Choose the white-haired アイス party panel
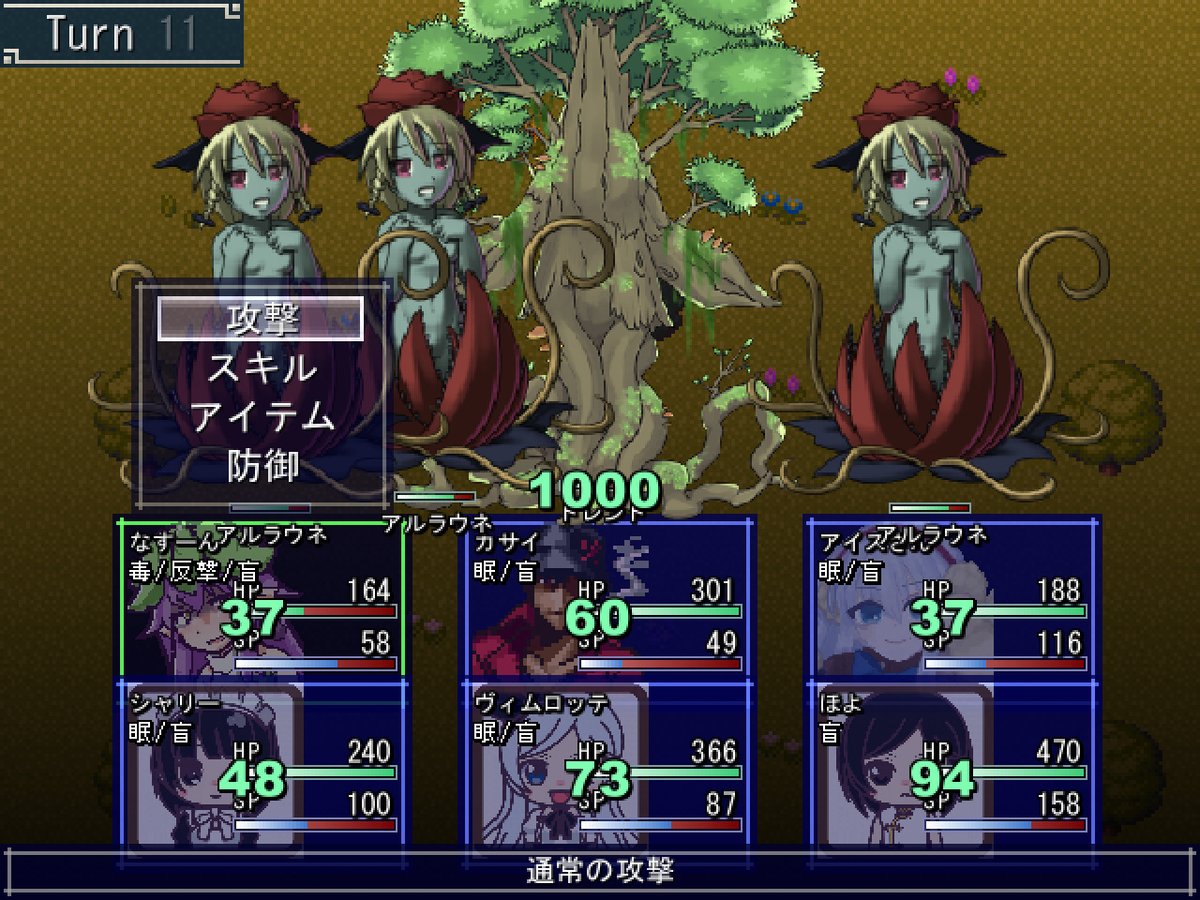 click(x=951, y=598)
